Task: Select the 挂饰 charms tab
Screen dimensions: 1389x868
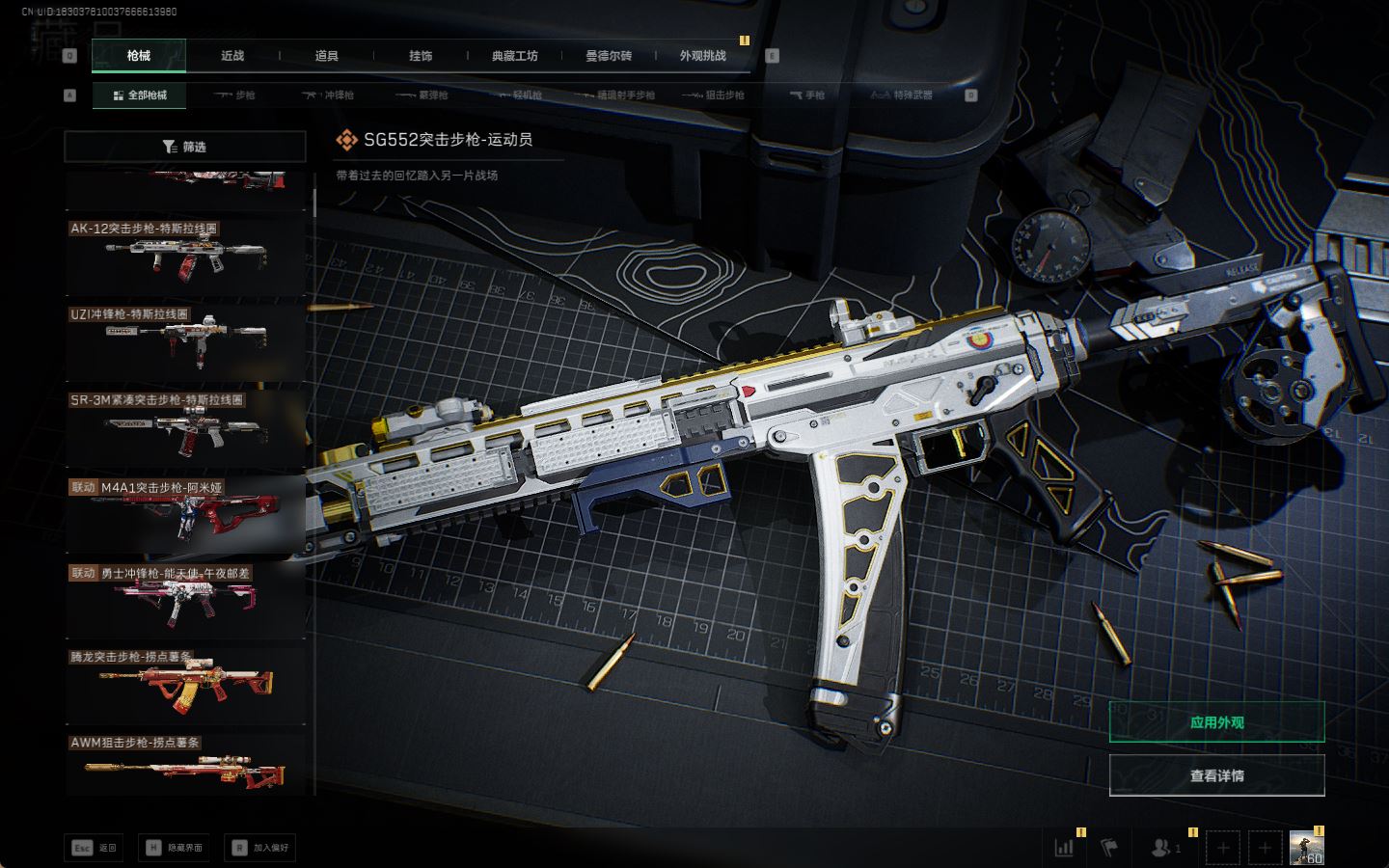Action: 421,56
